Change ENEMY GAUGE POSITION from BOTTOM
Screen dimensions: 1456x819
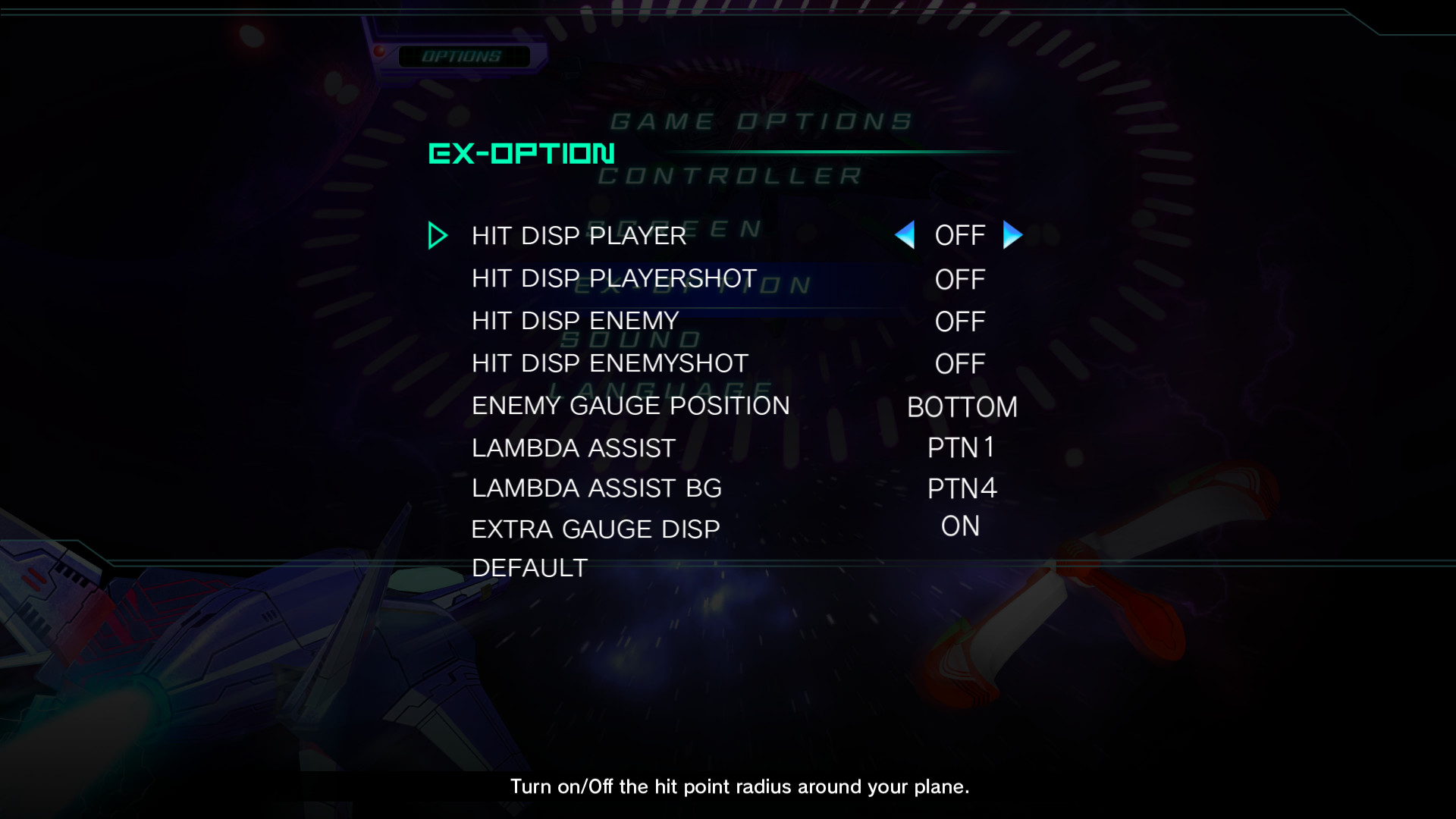coord(962,407)
